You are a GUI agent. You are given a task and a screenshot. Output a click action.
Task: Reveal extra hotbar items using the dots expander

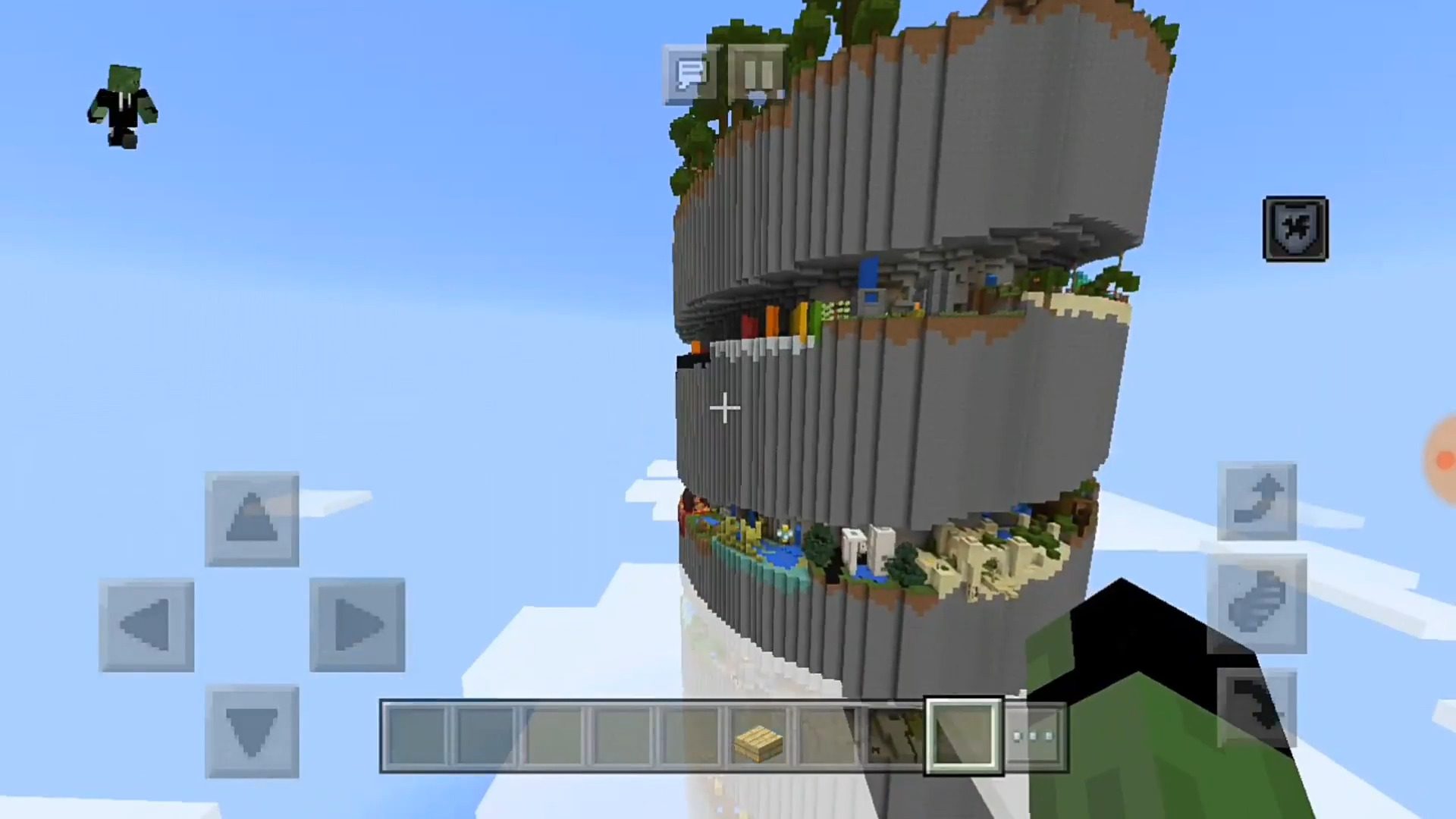[x=1034, y=734]
